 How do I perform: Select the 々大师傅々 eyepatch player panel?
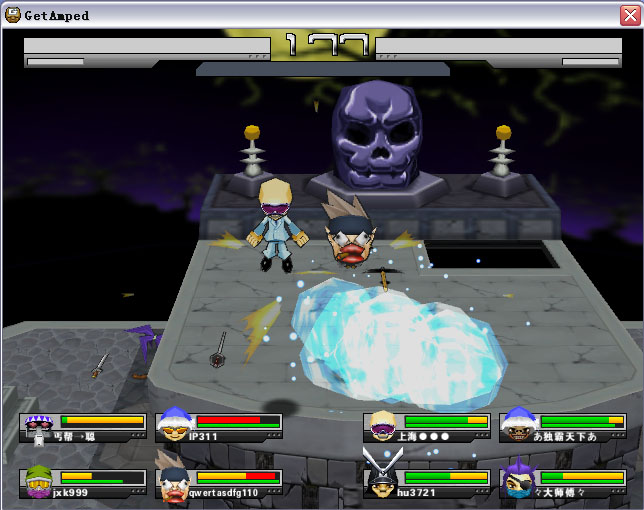point(562,484)
